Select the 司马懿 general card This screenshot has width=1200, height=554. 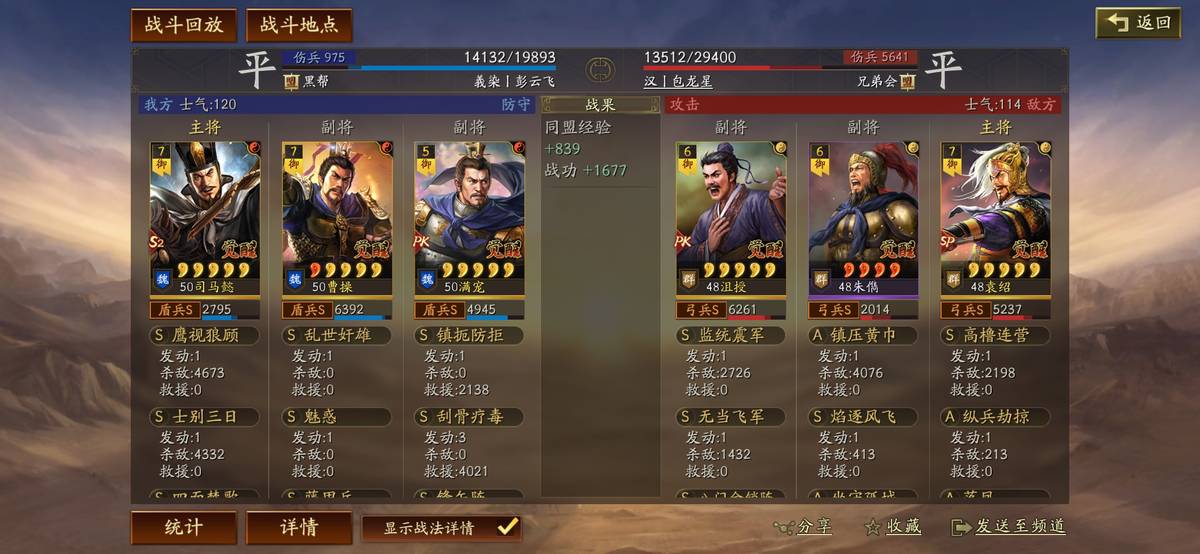coord(204,217)
